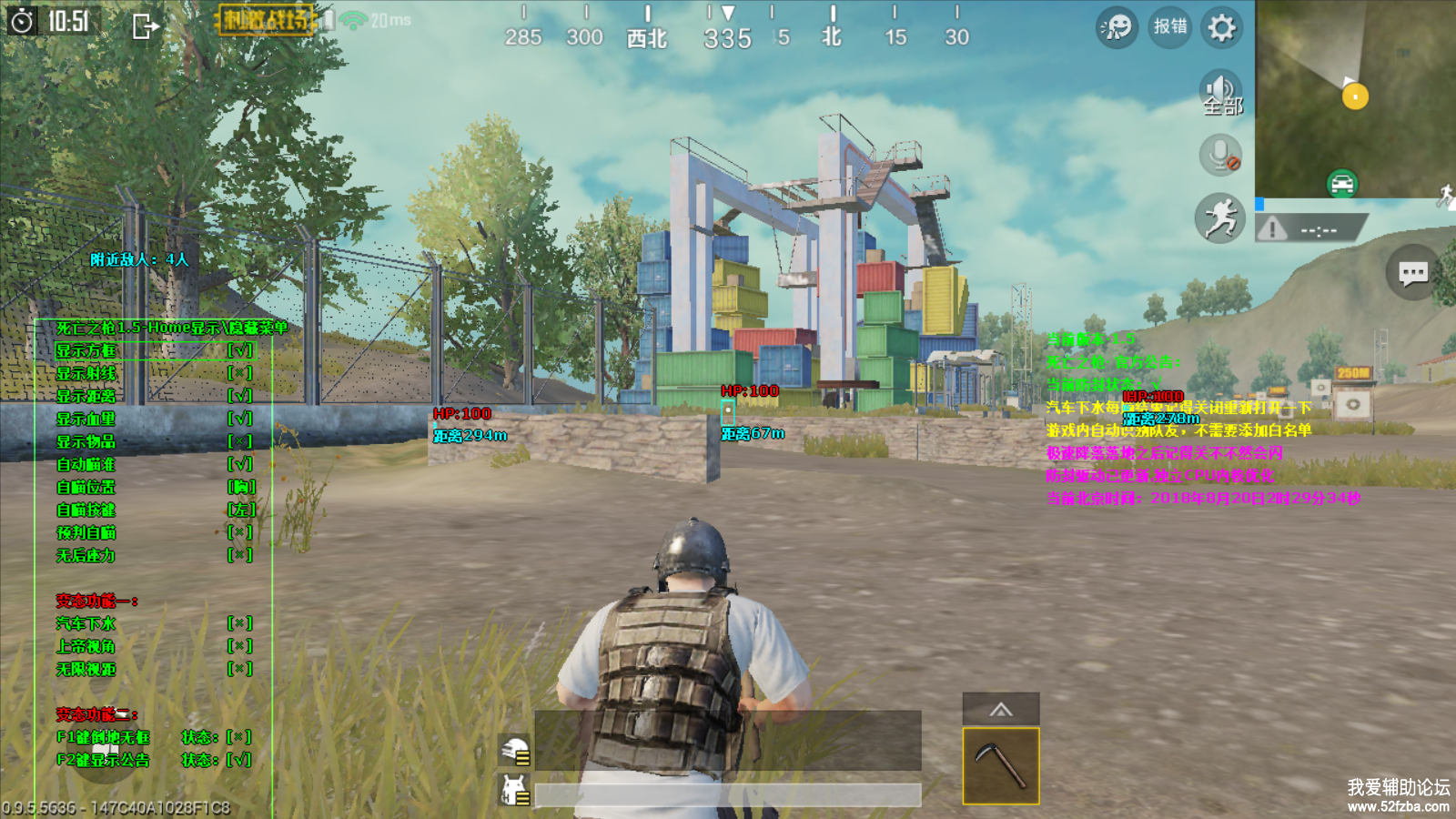Open the backpack inventory icon

[516, 790]
